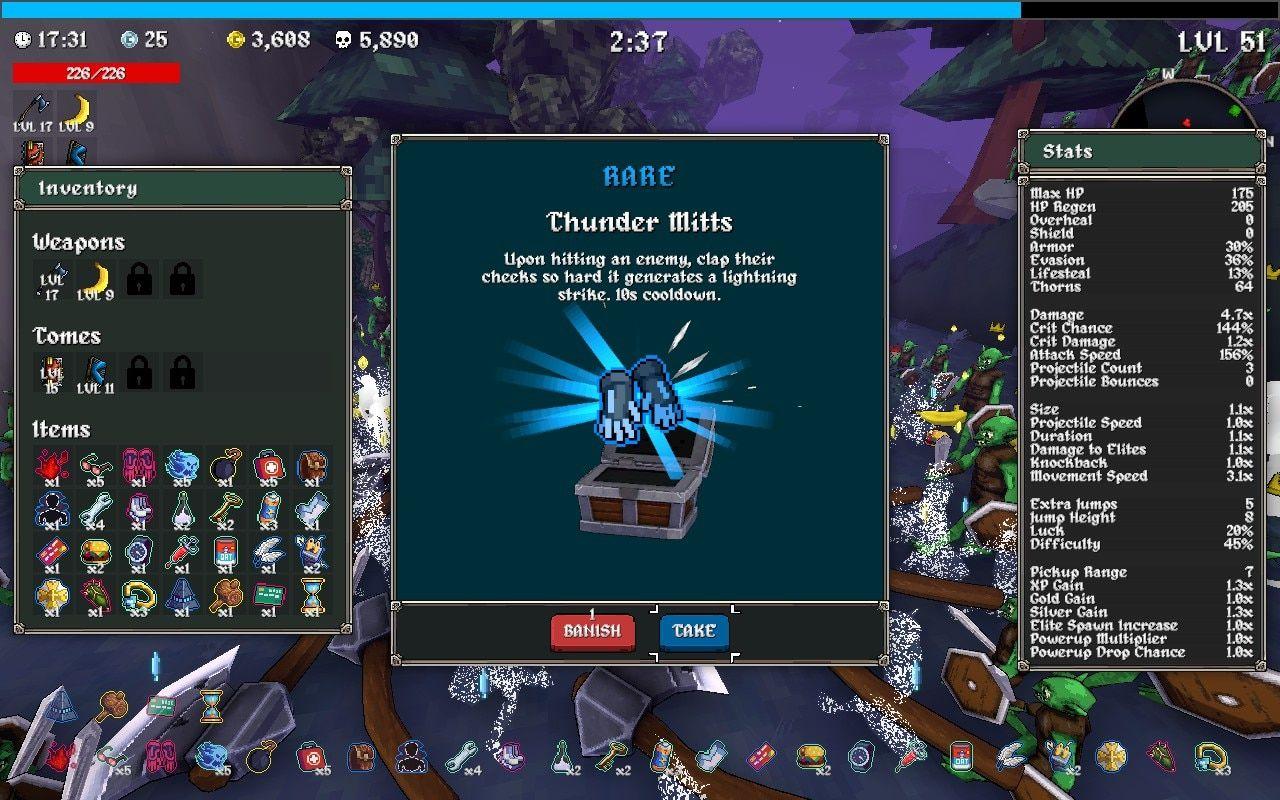Select the level 11 blue tome
The image size is (1280, 800).
click(97, 373)
